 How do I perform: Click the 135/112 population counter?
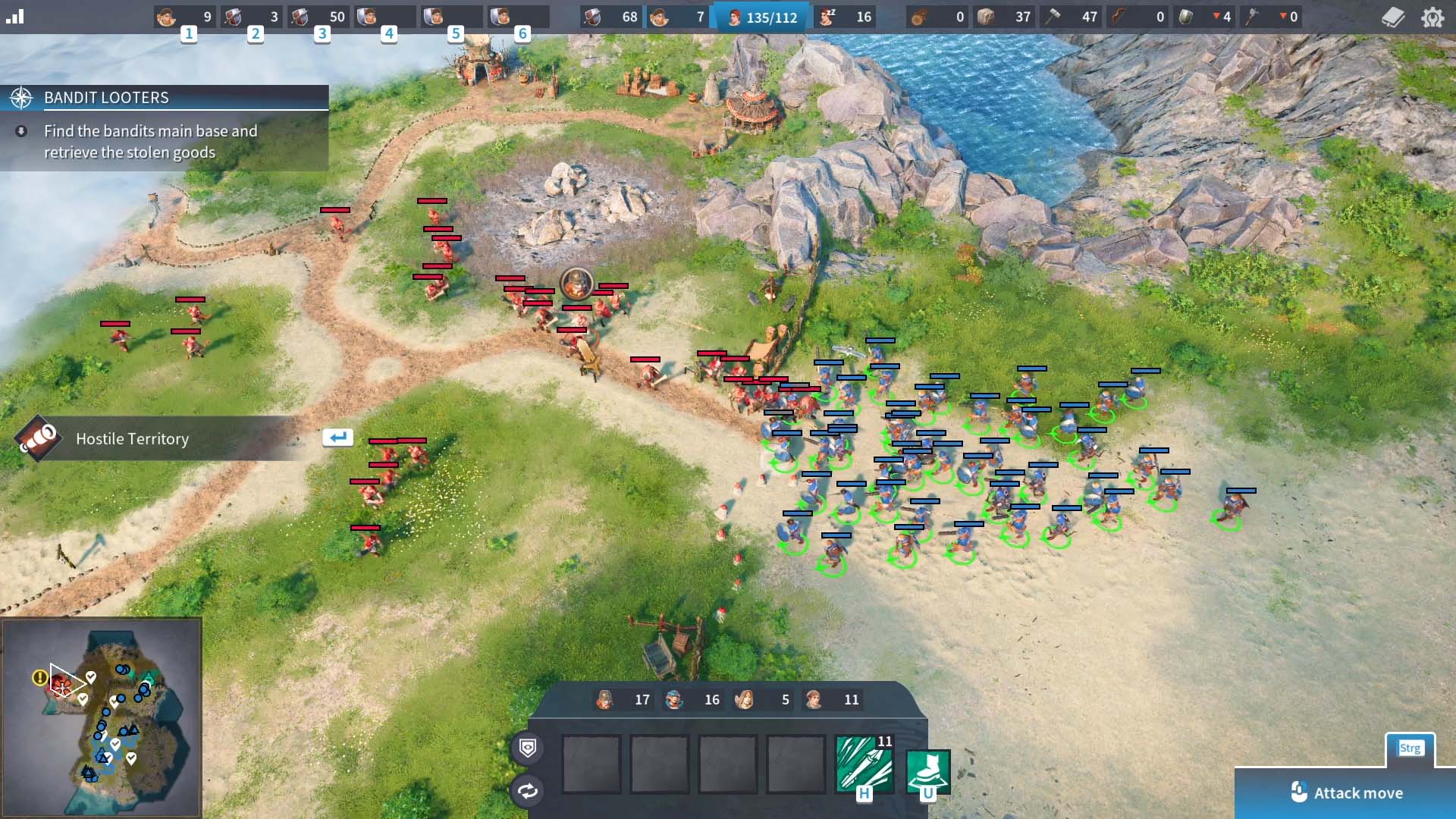tap(763, 17)
